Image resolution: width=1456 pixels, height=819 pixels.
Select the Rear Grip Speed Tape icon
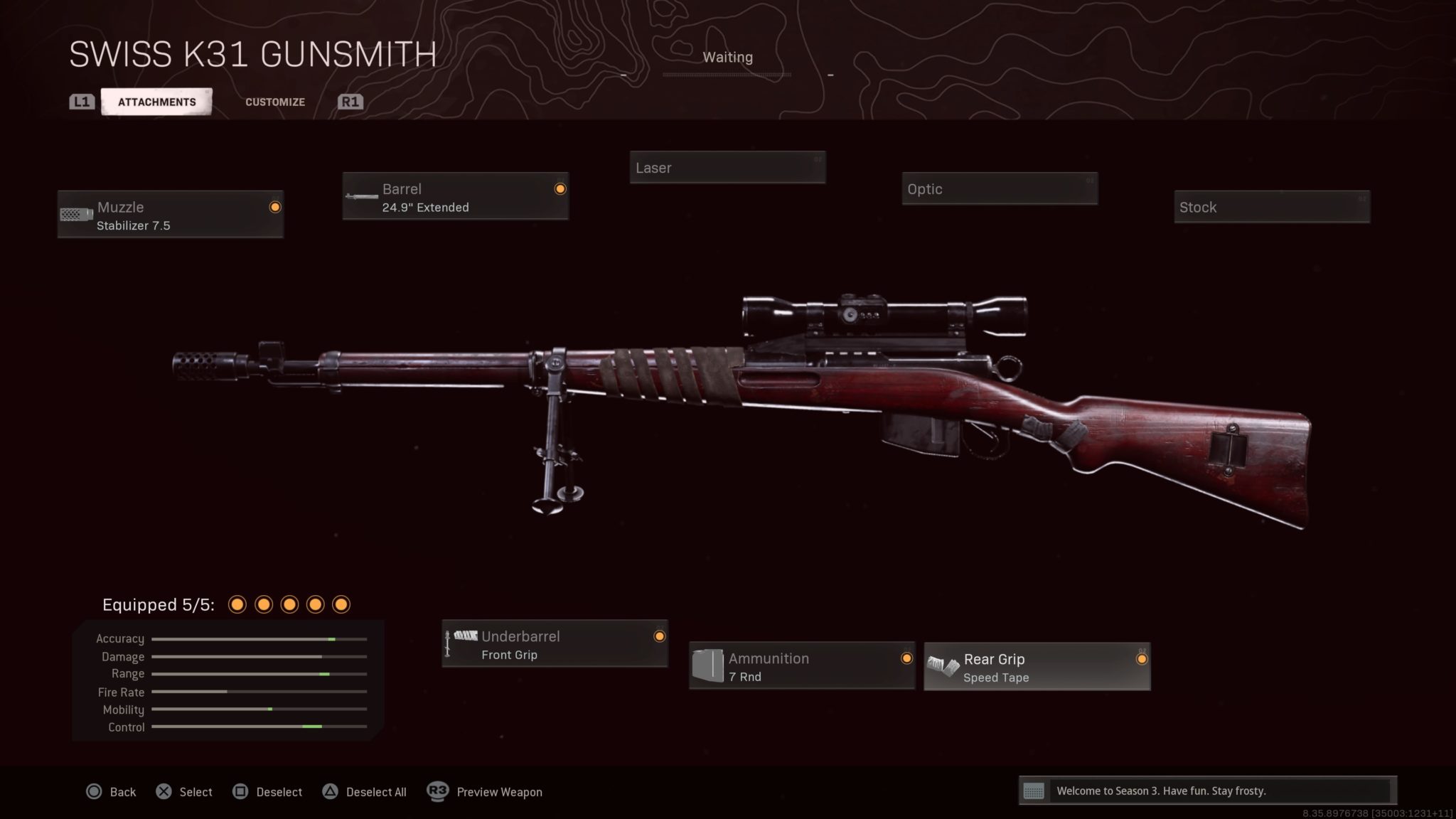pyautogui.click(x=942, y=667)
